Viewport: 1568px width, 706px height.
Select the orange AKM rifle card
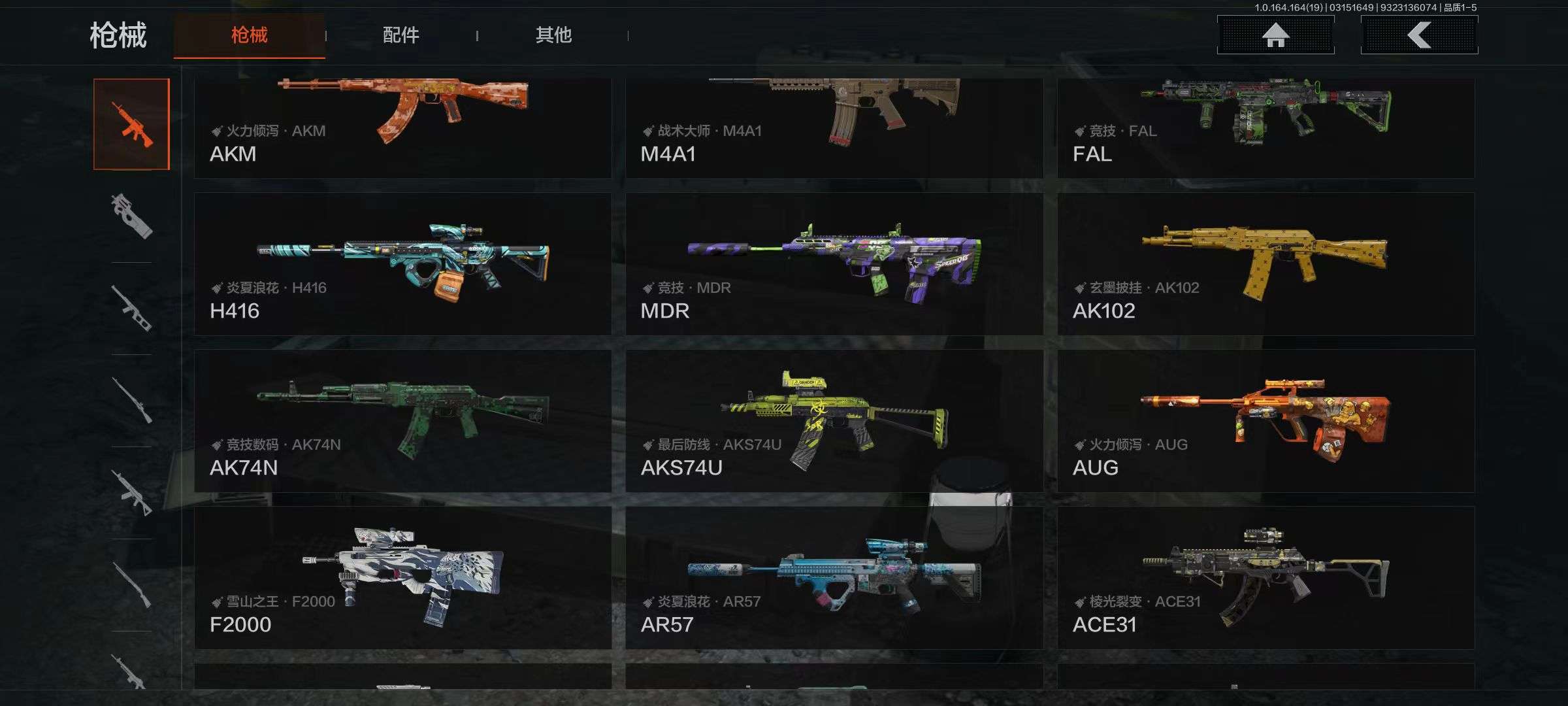click(x=402, y=127)
